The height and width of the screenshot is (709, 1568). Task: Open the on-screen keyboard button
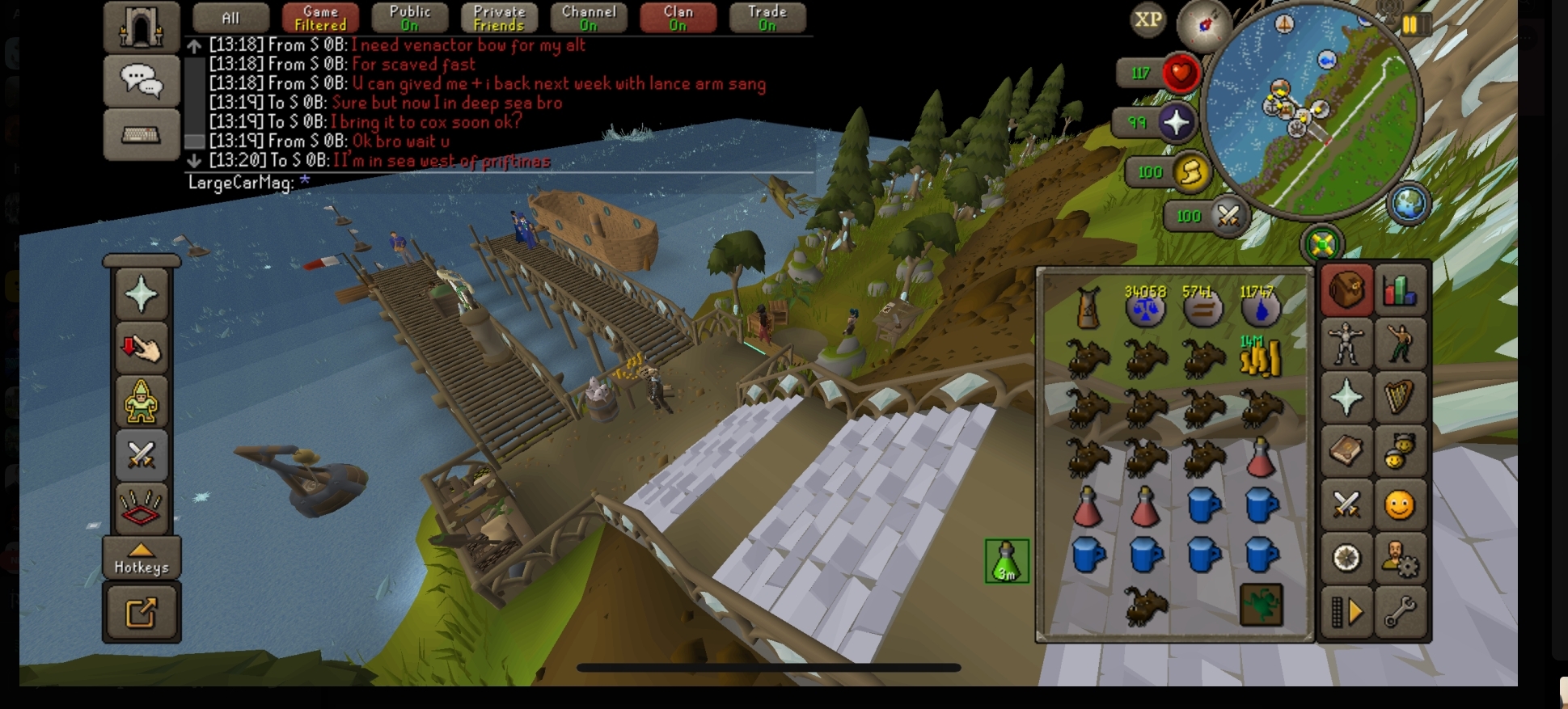pos(141,135)
